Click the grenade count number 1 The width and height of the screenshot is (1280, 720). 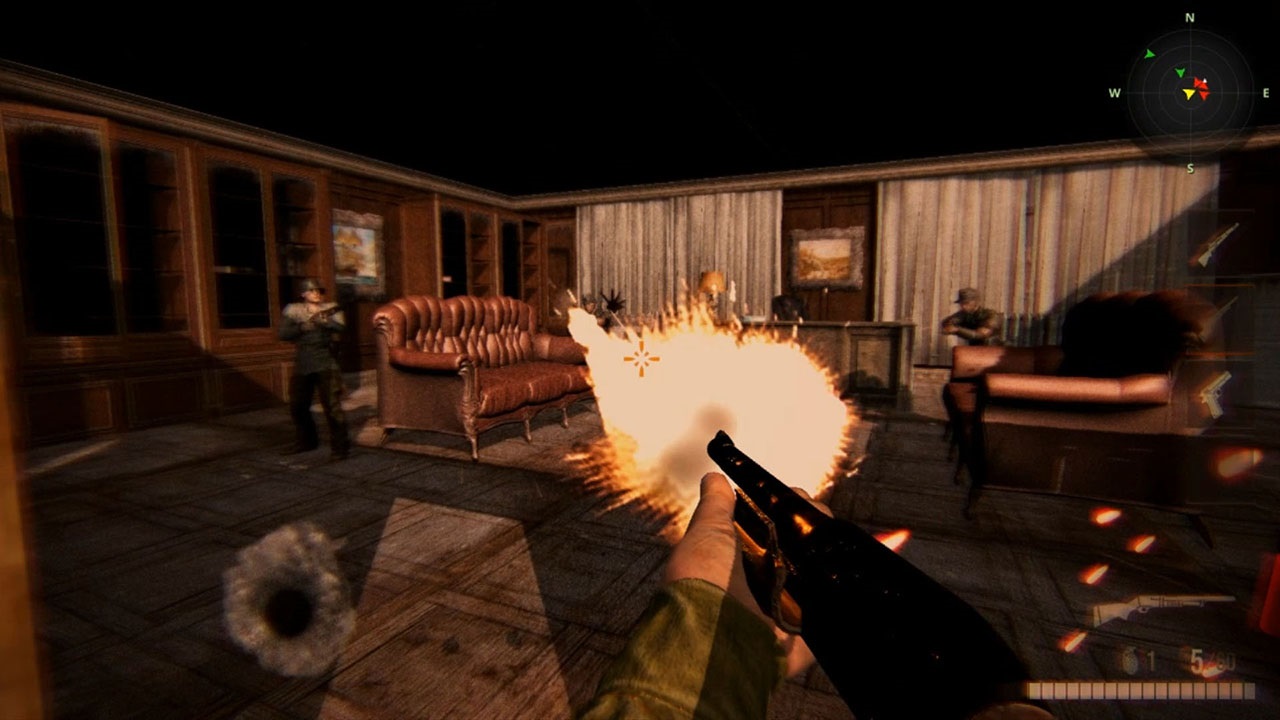click(x=1151, y=661)
